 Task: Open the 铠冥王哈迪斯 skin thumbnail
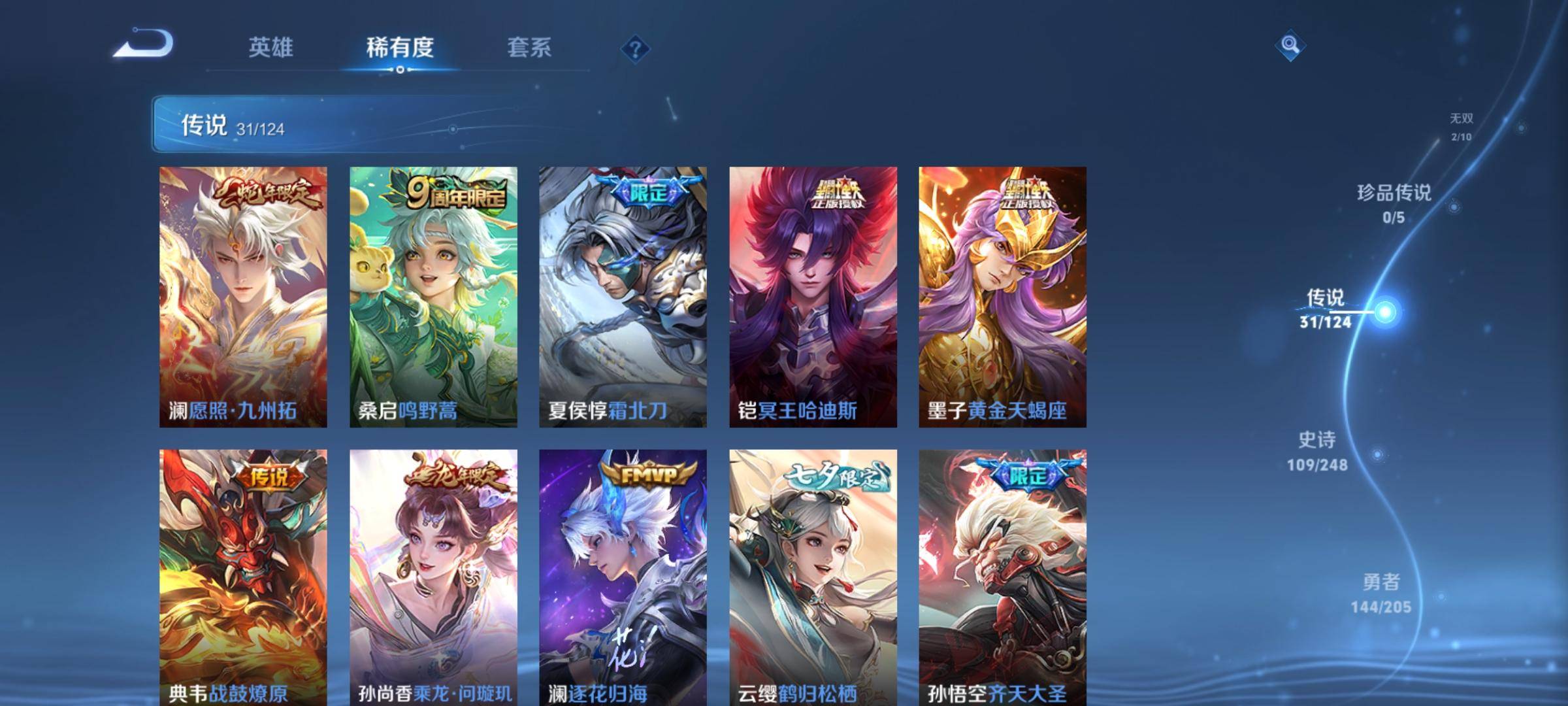(812, 294)
